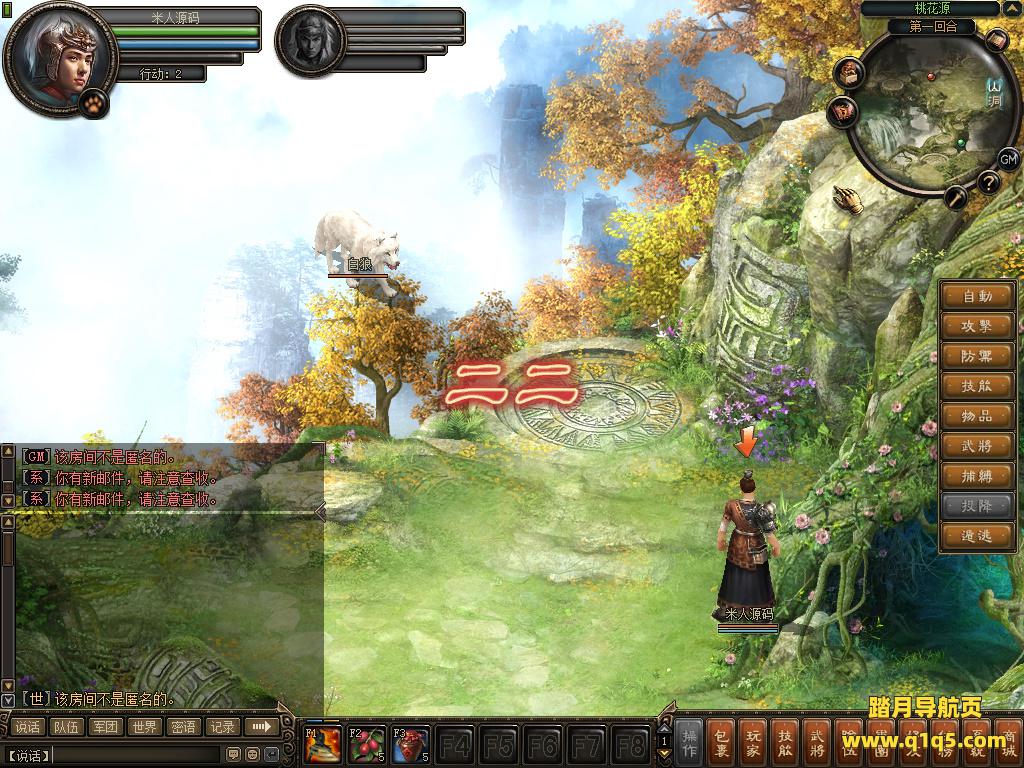Switch to the 世界 world chat channel

click(145, 727)
